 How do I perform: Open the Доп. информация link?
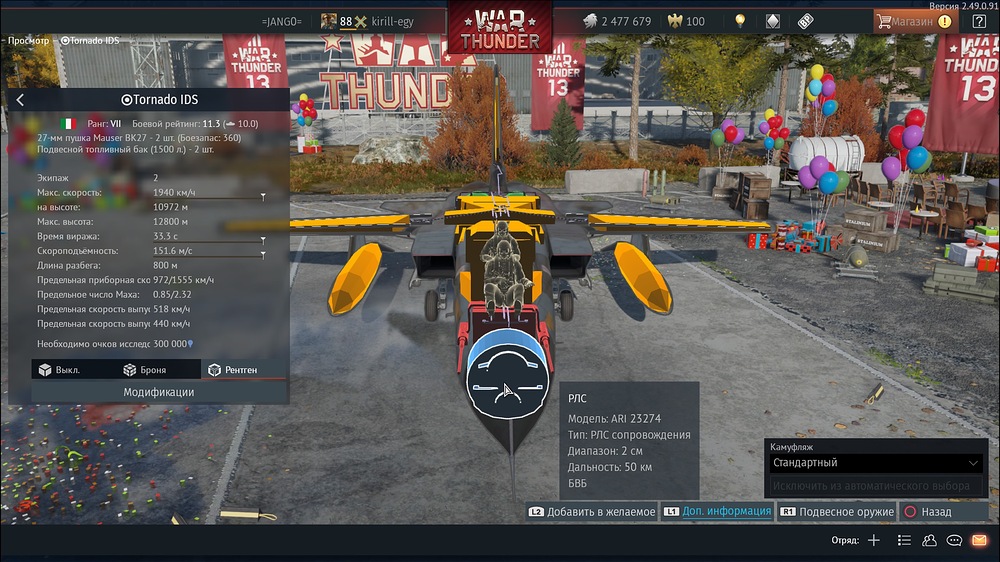point(717,511)
